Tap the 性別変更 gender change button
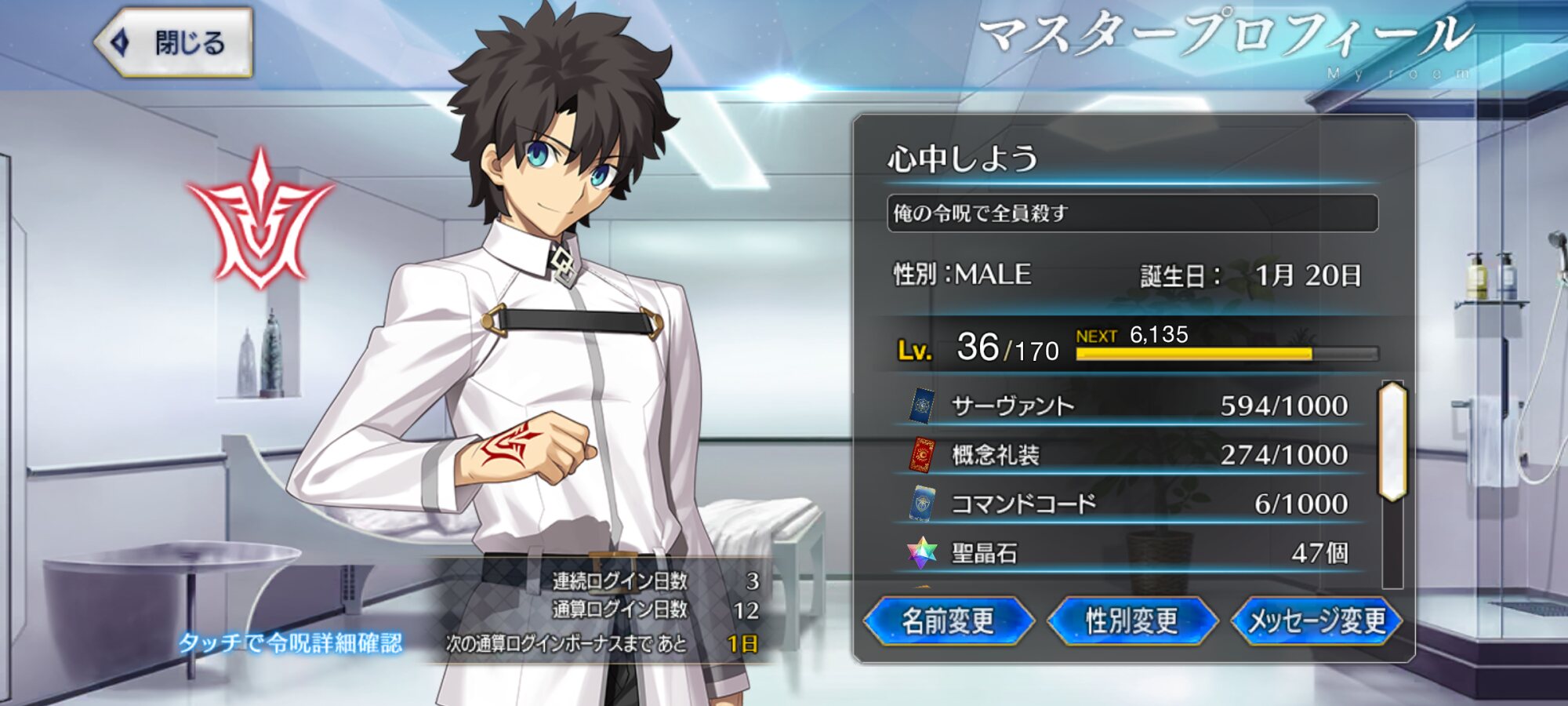 click(x=1131, y=621)
